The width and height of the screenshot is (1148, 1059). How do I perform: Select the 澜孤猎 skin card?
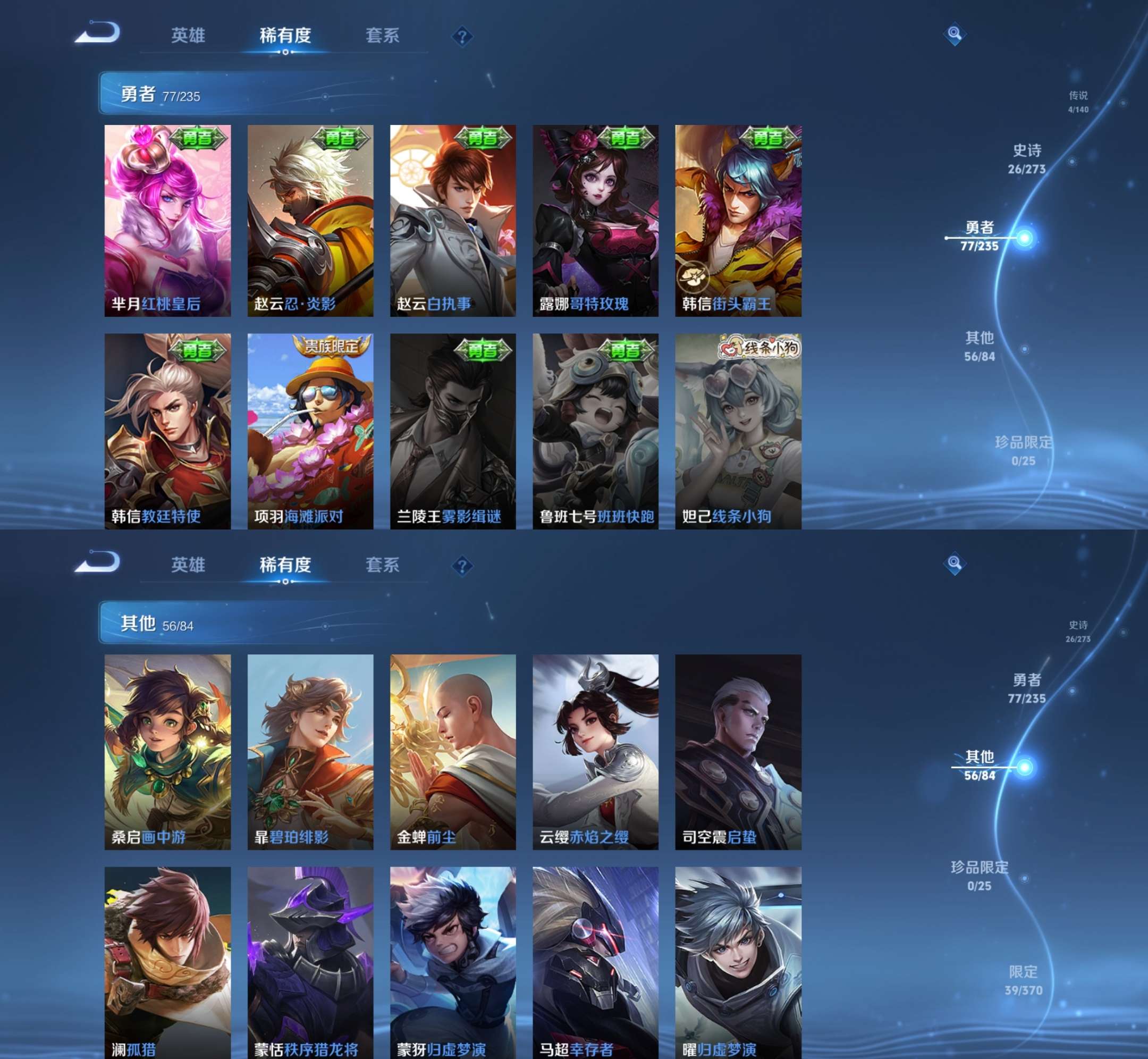(x=167, y=963)
